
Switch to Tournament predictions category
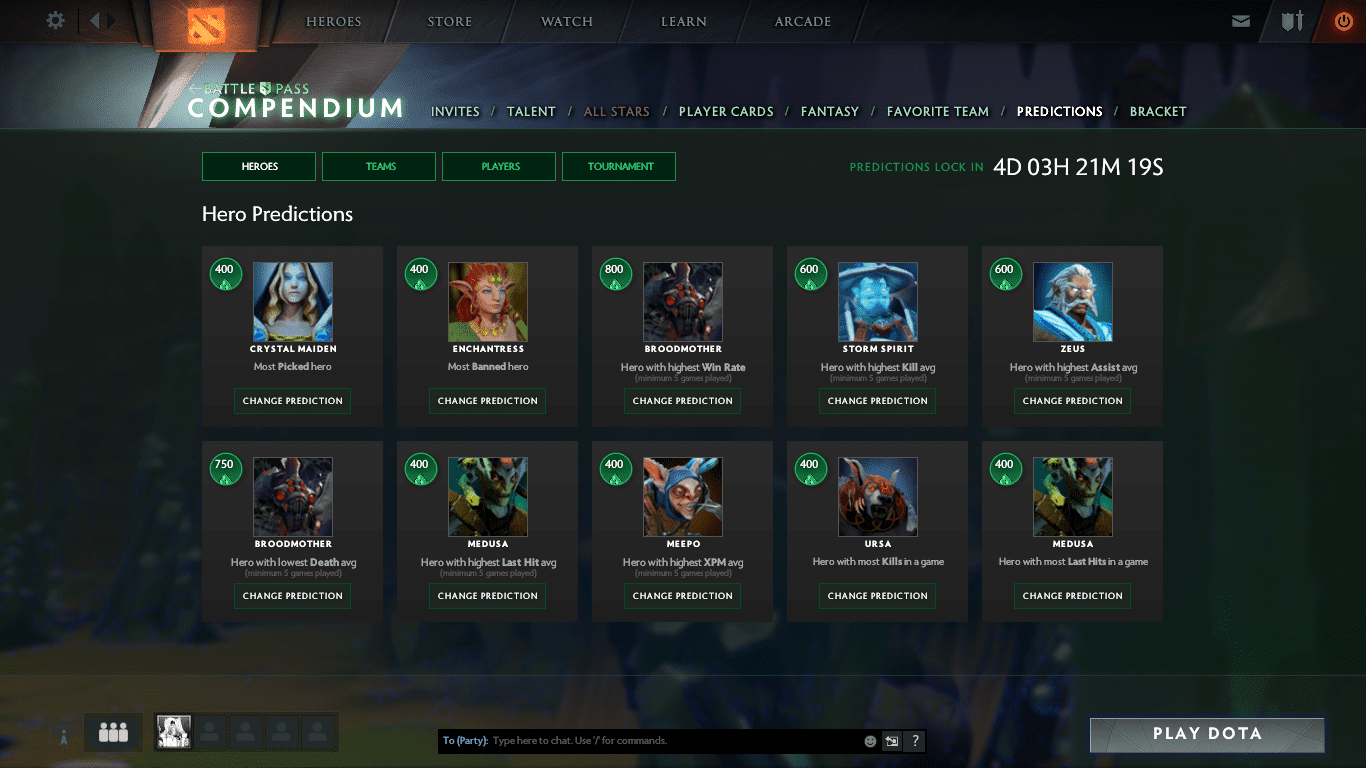pyautogui.click(x=619, y=167)
